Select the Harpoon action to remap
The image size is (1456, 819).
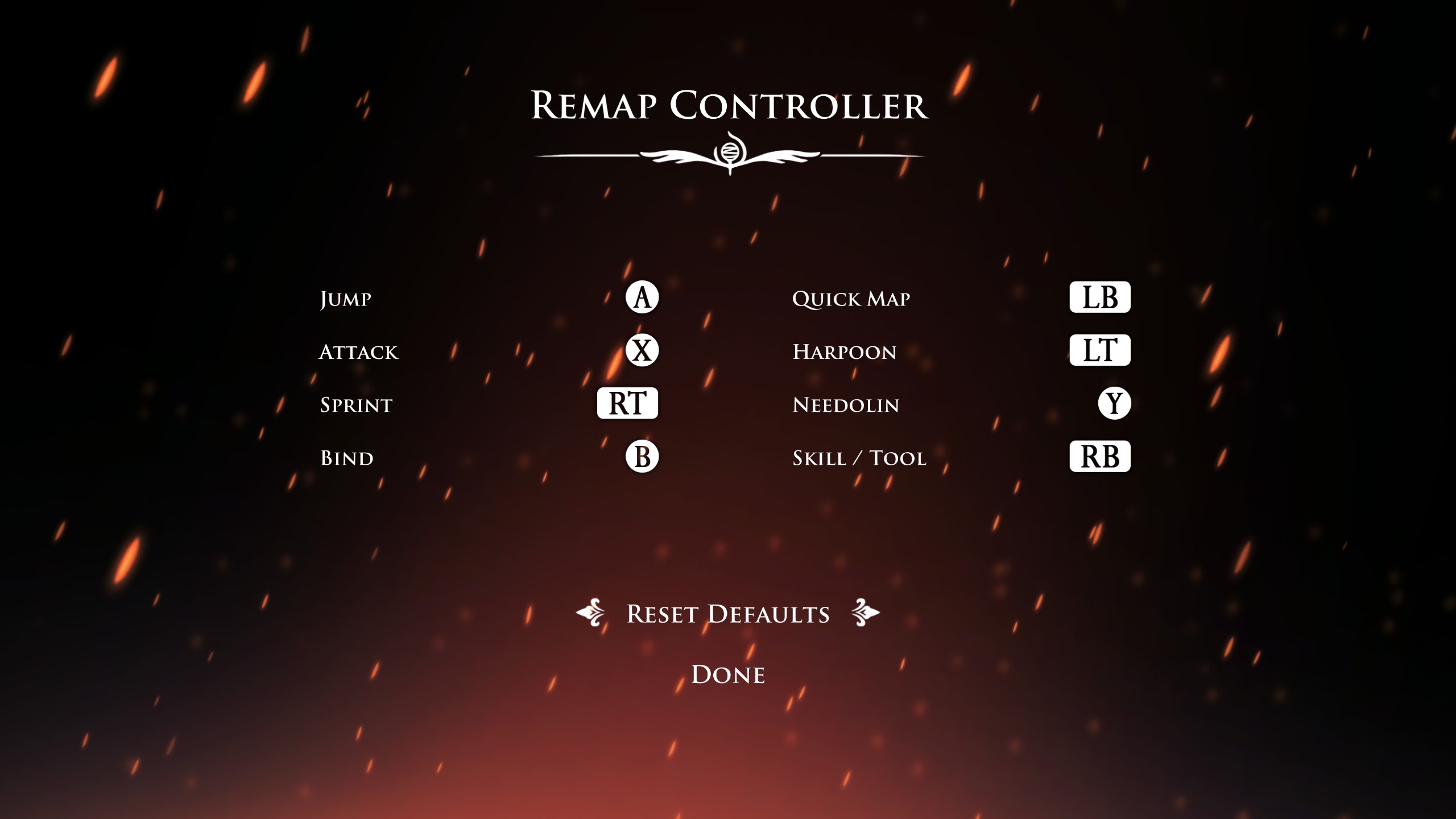click(x=844, y=351)
